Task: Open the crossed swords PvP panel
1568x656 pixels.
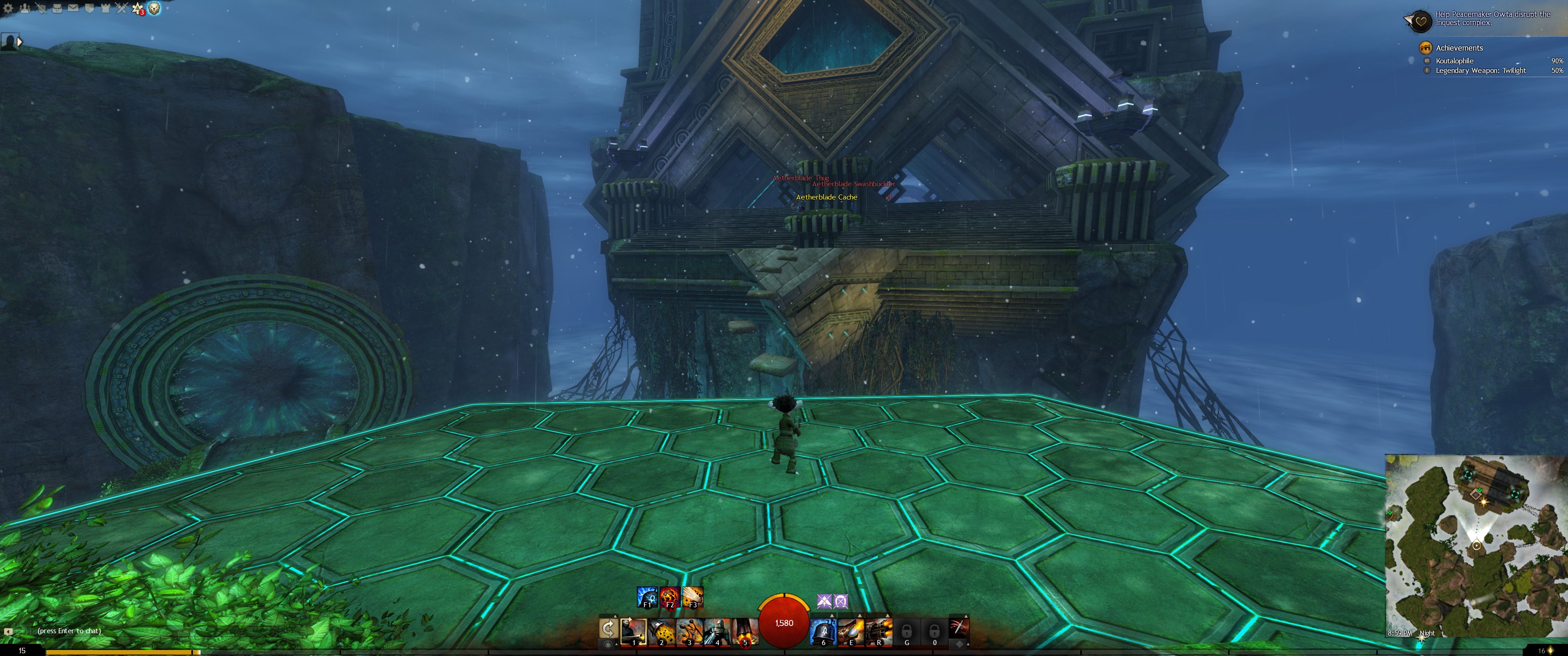Action: pos(122,8)
